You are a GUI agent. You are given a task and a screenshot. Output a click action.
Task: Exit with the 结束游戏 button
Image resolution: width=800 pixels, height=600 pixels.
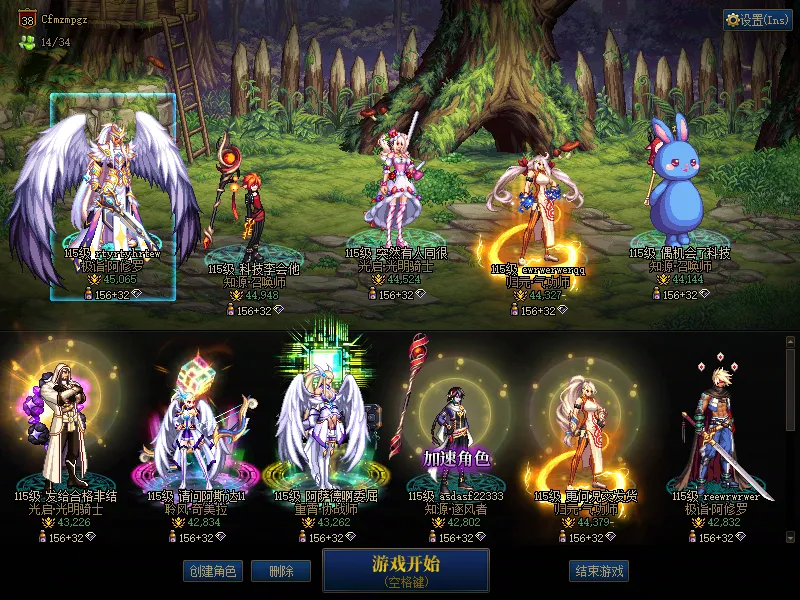coord(599,571)
